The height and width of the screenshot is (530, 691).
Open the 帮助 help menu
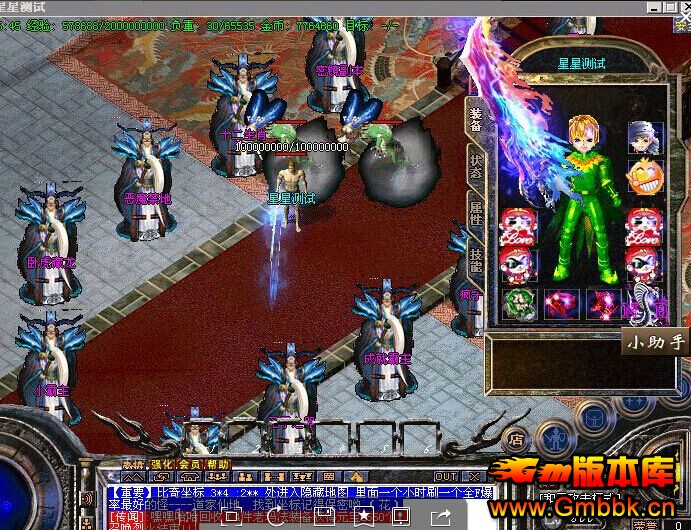coord(217,465)
